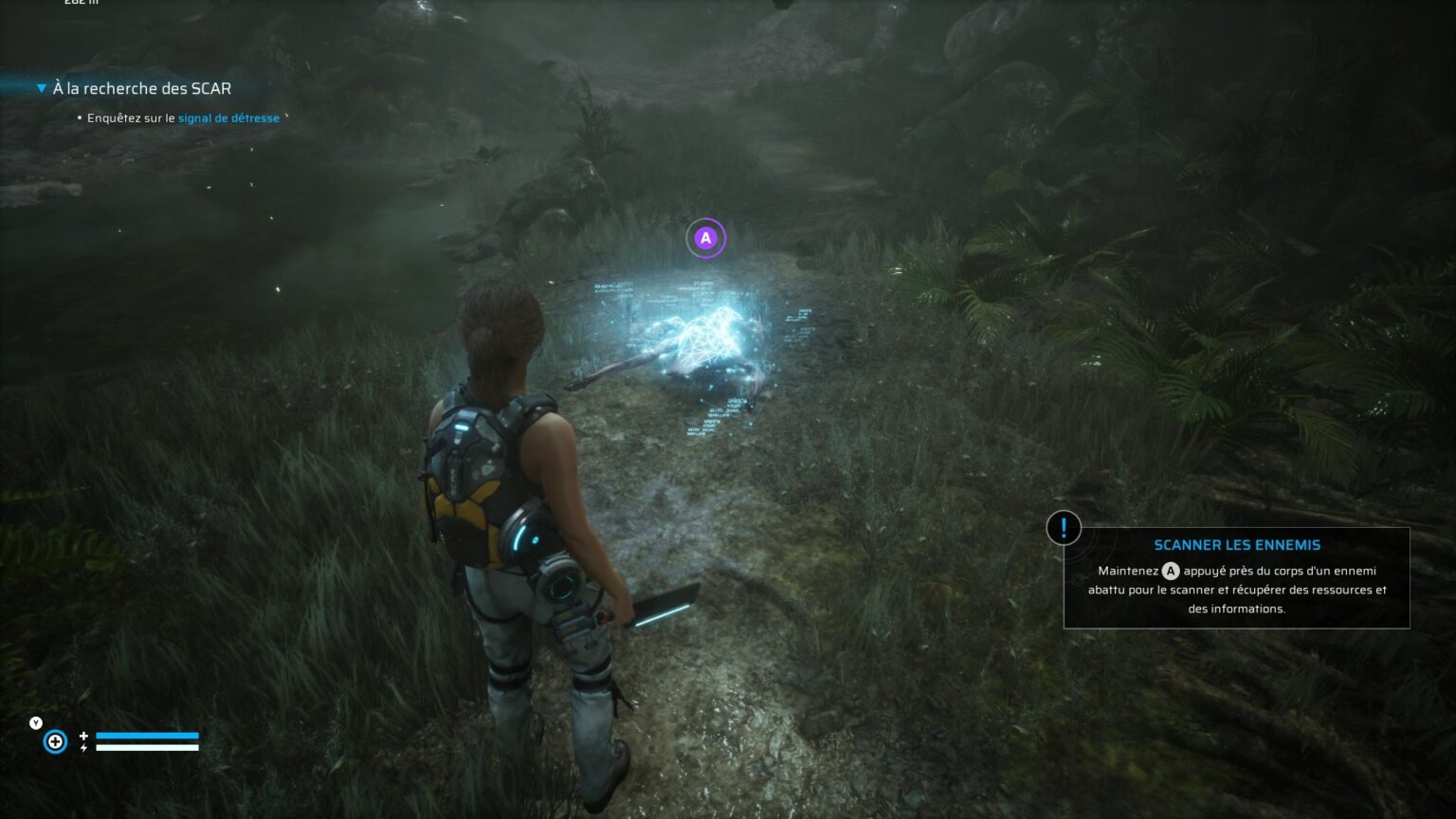Open the 'signal de détresse' objective link

pos(227,118)
